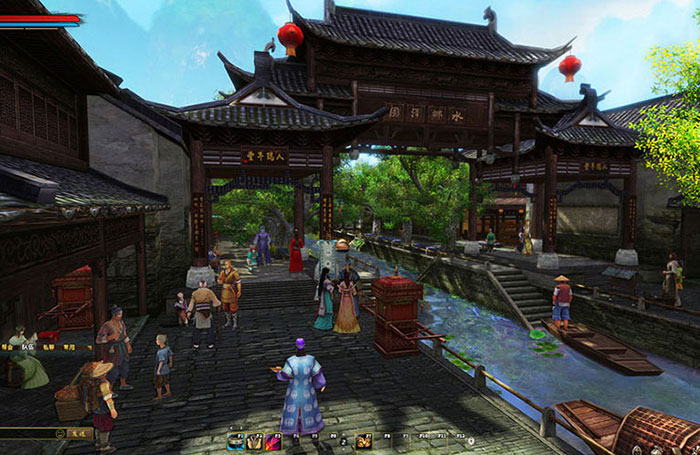Activate the golden skill in slot F7
This screenshot has height=455, width=700.
[365, 441]
